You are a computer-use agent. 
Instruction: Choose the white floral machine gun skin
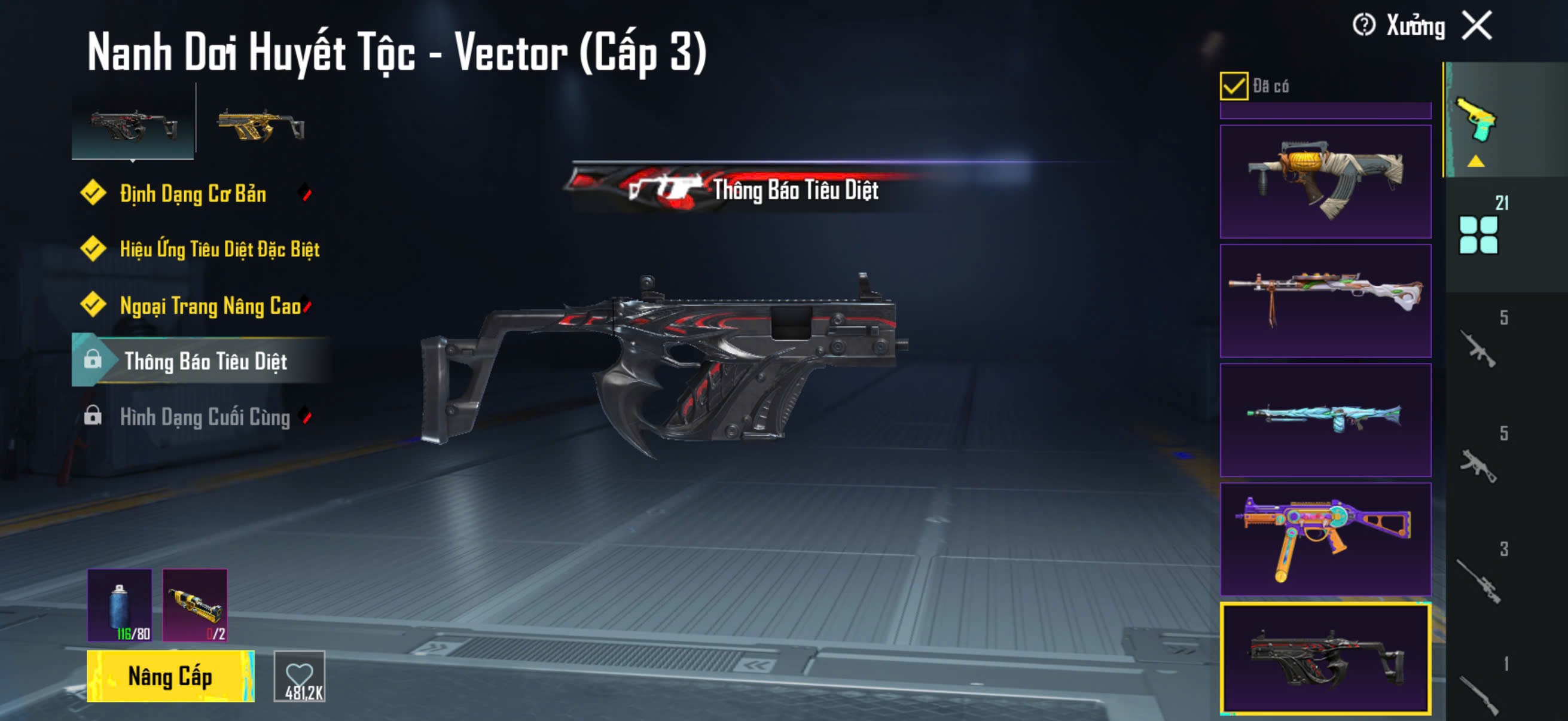(1325, 301)
